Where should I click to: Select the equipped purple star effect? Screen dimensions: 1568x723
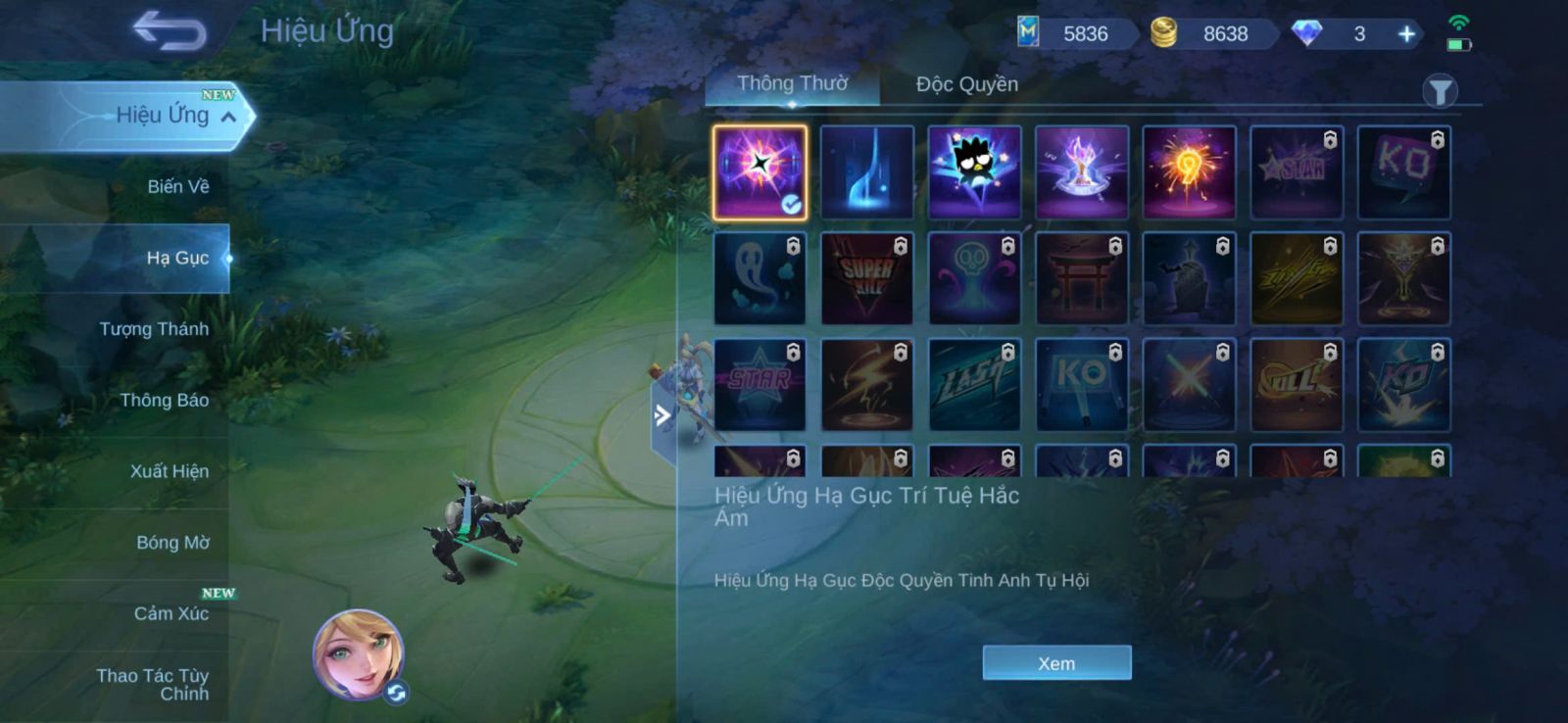[759, 172]
